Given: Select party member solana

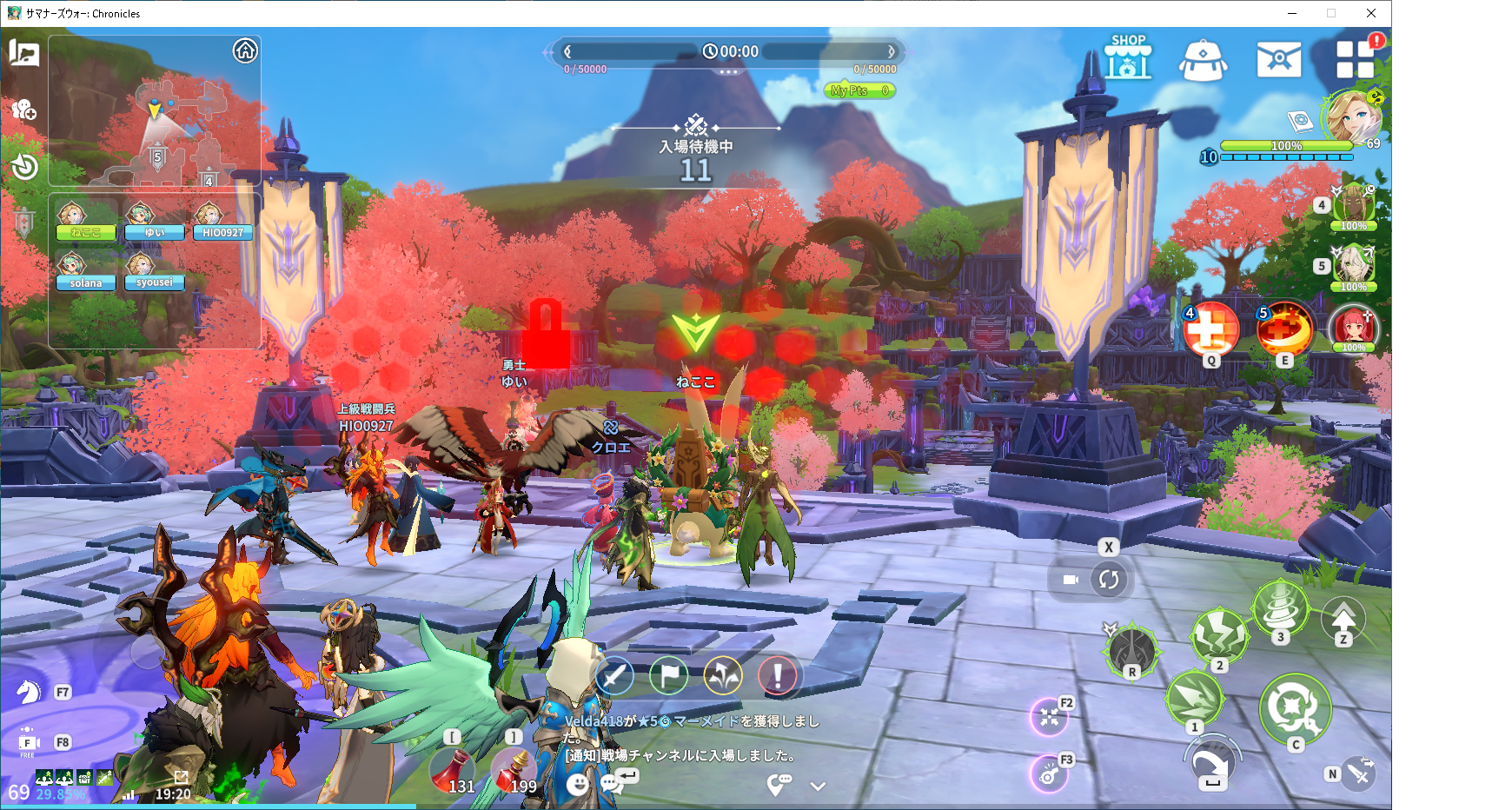Looking at the screenshot, I should click(x=85, y=270).
